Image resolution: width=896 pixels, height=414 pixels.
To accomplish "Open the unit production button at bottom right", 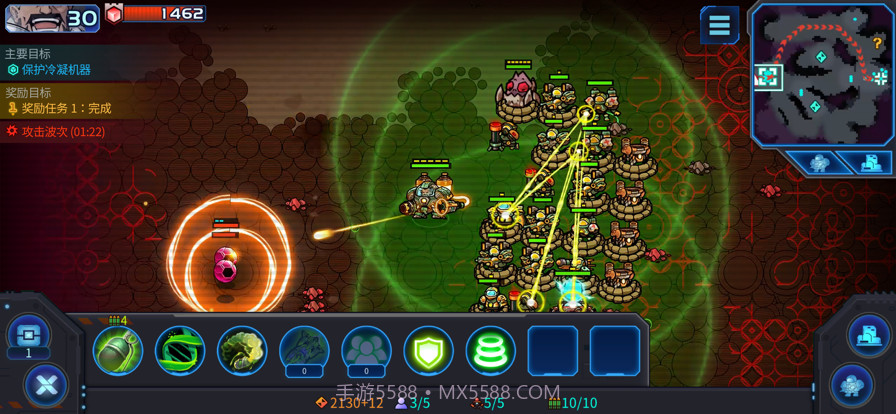I will (851, 384).
